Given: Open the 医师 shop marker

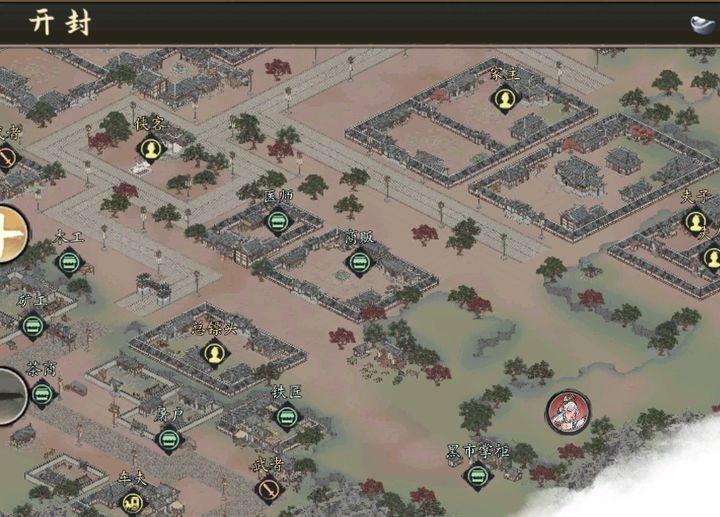Looking at the screenshot, I should [x=277, y=222].
